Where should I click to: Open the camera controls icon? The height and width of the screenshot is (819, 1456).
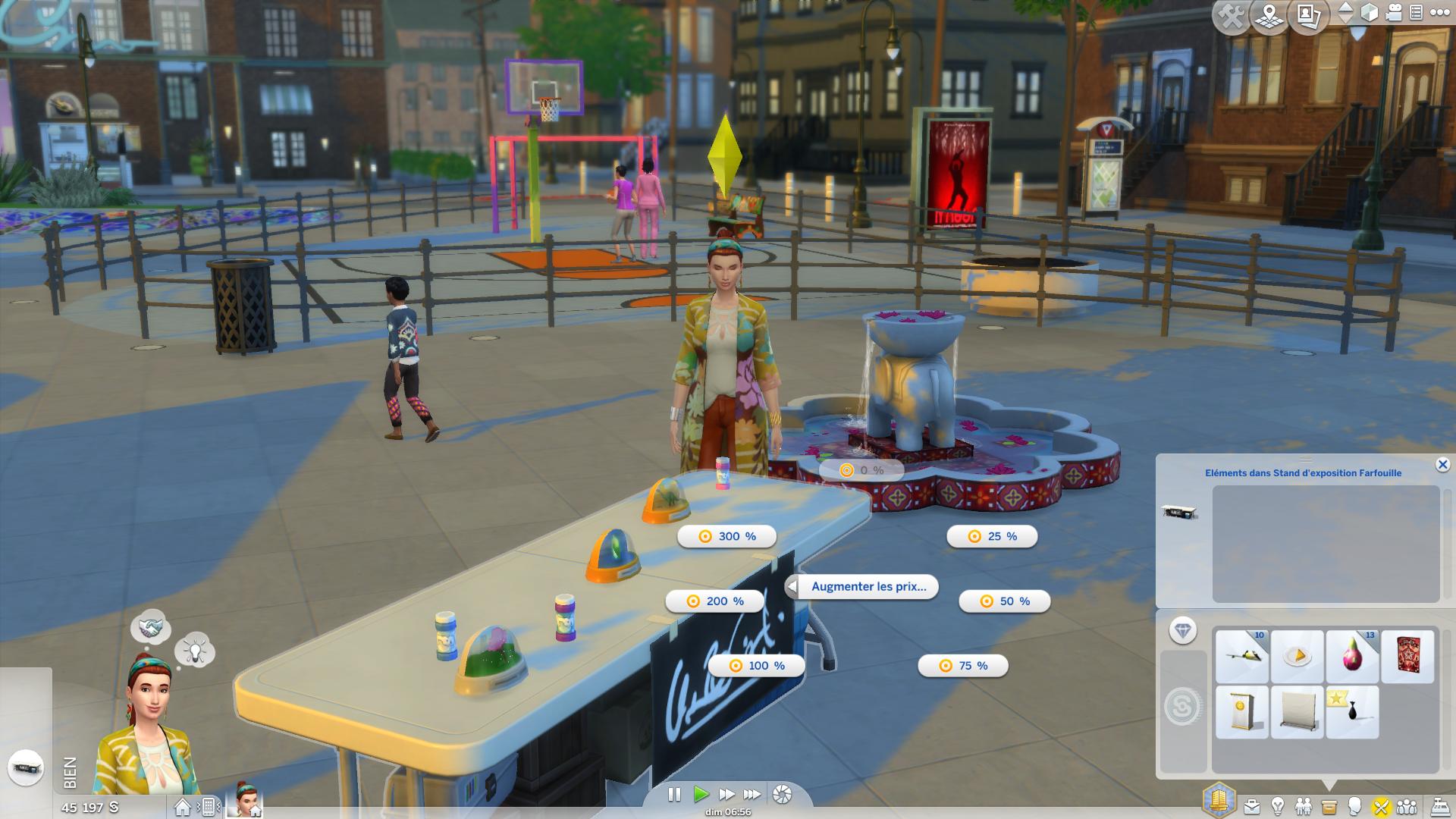tap(1395, 13)
